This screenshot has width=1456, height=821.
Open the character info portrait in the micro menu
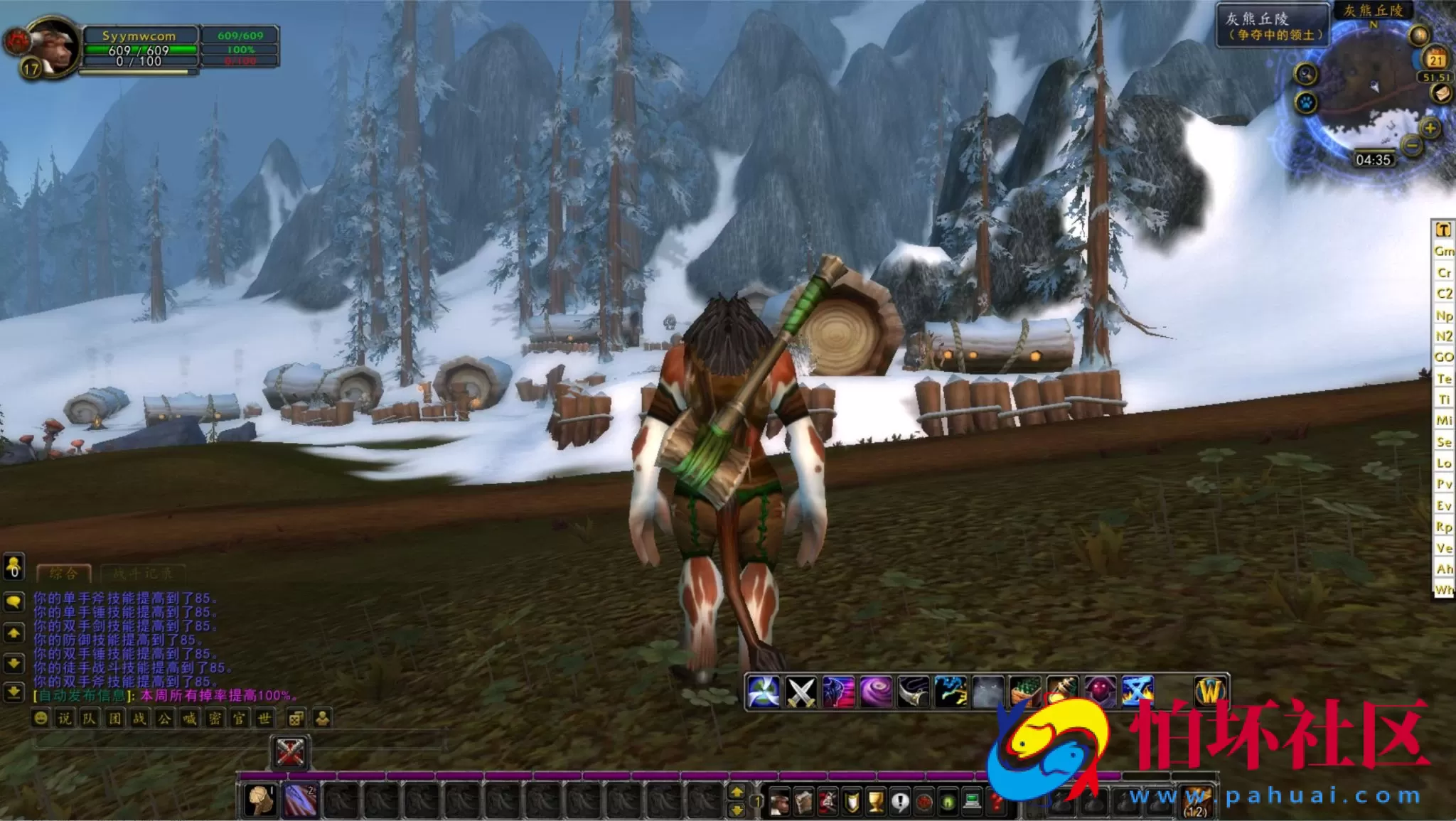(x=780, y=800)
